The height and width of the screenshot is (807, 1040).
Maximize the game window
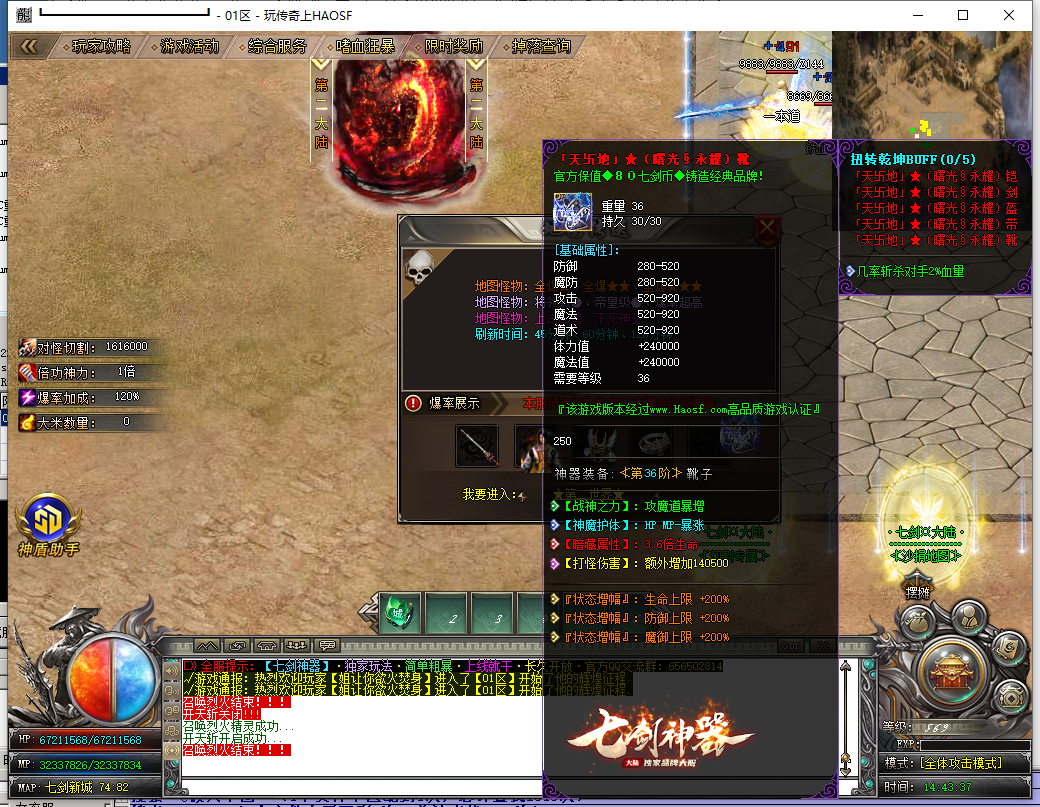pos(963,15)
